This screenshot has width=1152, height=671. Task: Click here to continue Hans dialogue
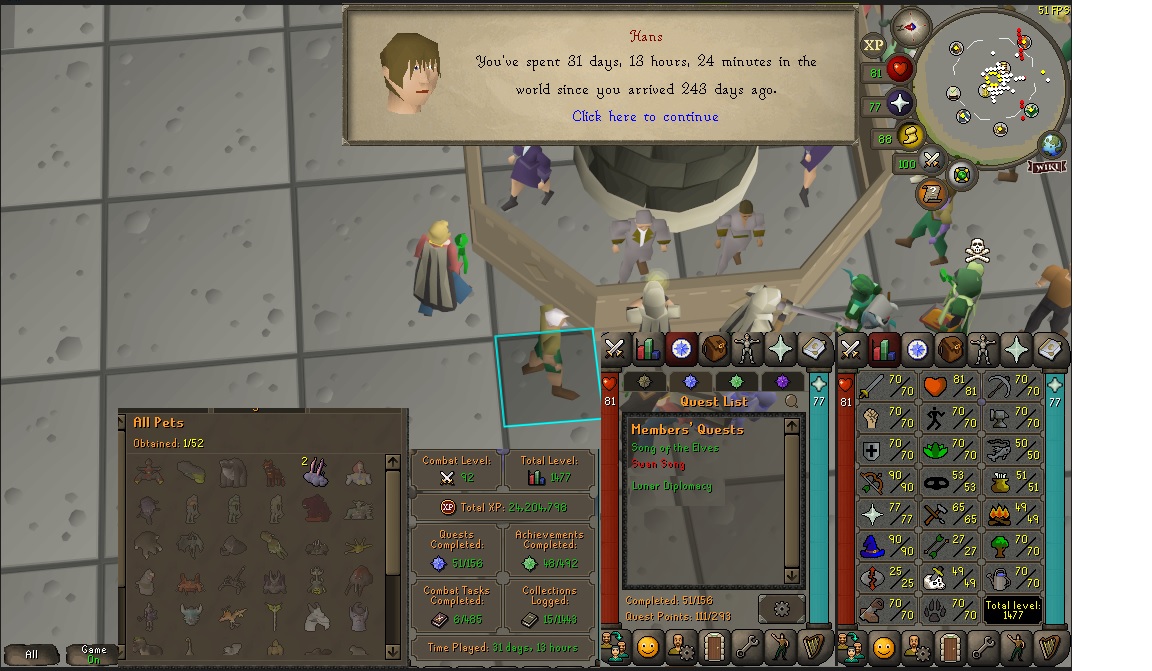click(x=645, y=117)
